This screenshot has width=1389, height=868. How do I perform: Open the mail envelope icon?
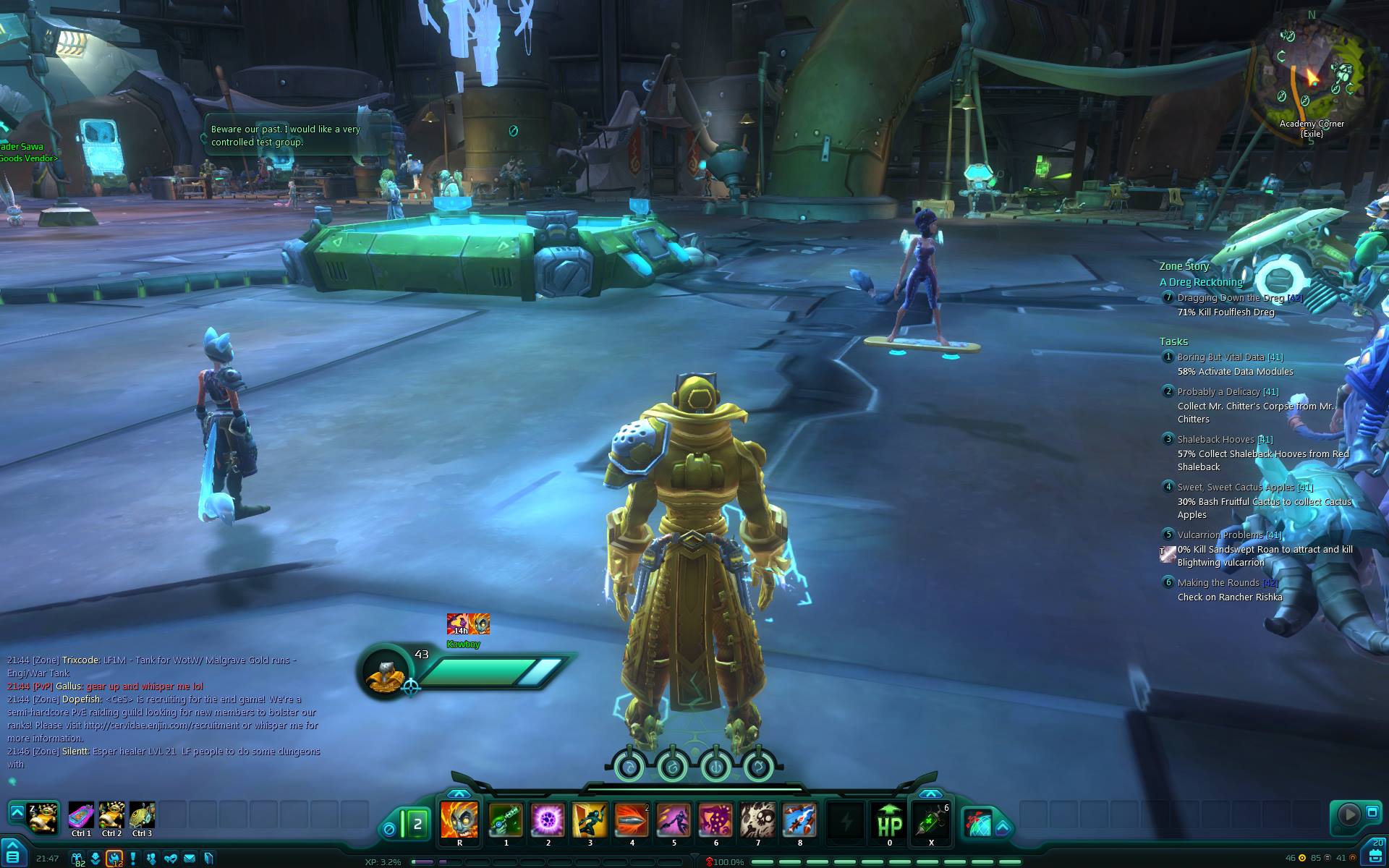[190, 859]
